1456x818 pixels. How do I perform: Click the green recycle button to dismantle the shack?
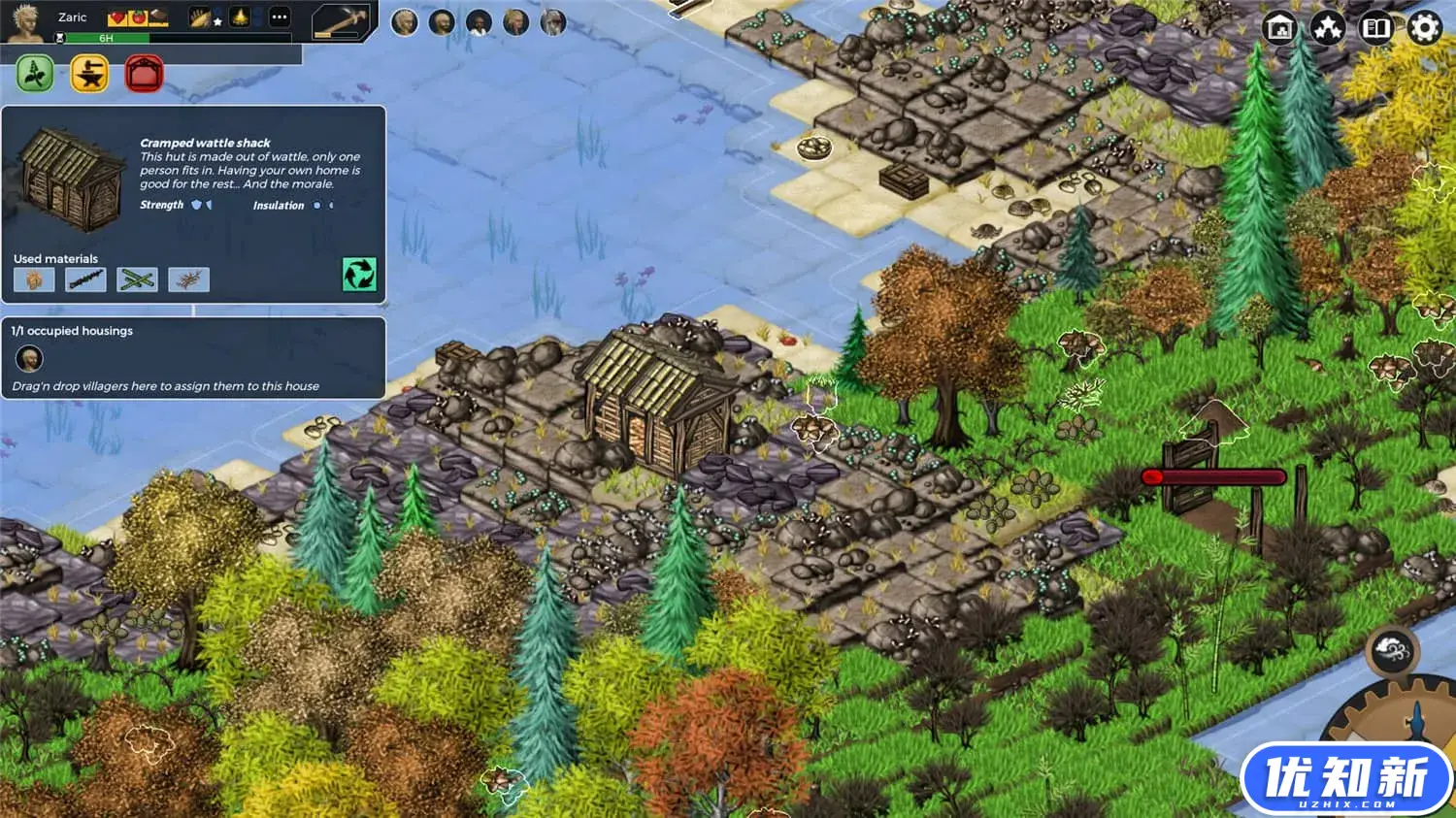coord(359,275)
